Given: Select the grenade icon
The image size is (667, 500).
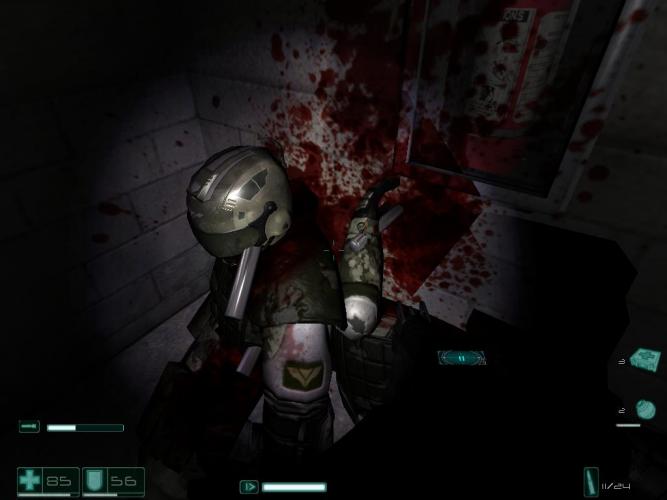Looking at the screenshot, I should click(645, 408).
